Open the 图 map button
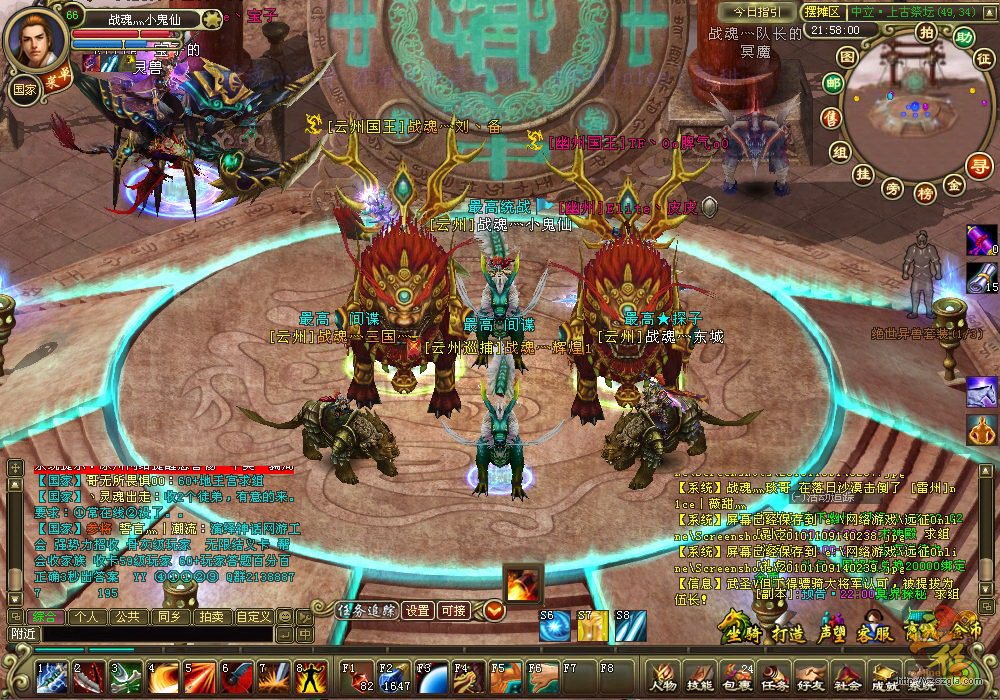The image size is (1000, 700). [847, 57]
